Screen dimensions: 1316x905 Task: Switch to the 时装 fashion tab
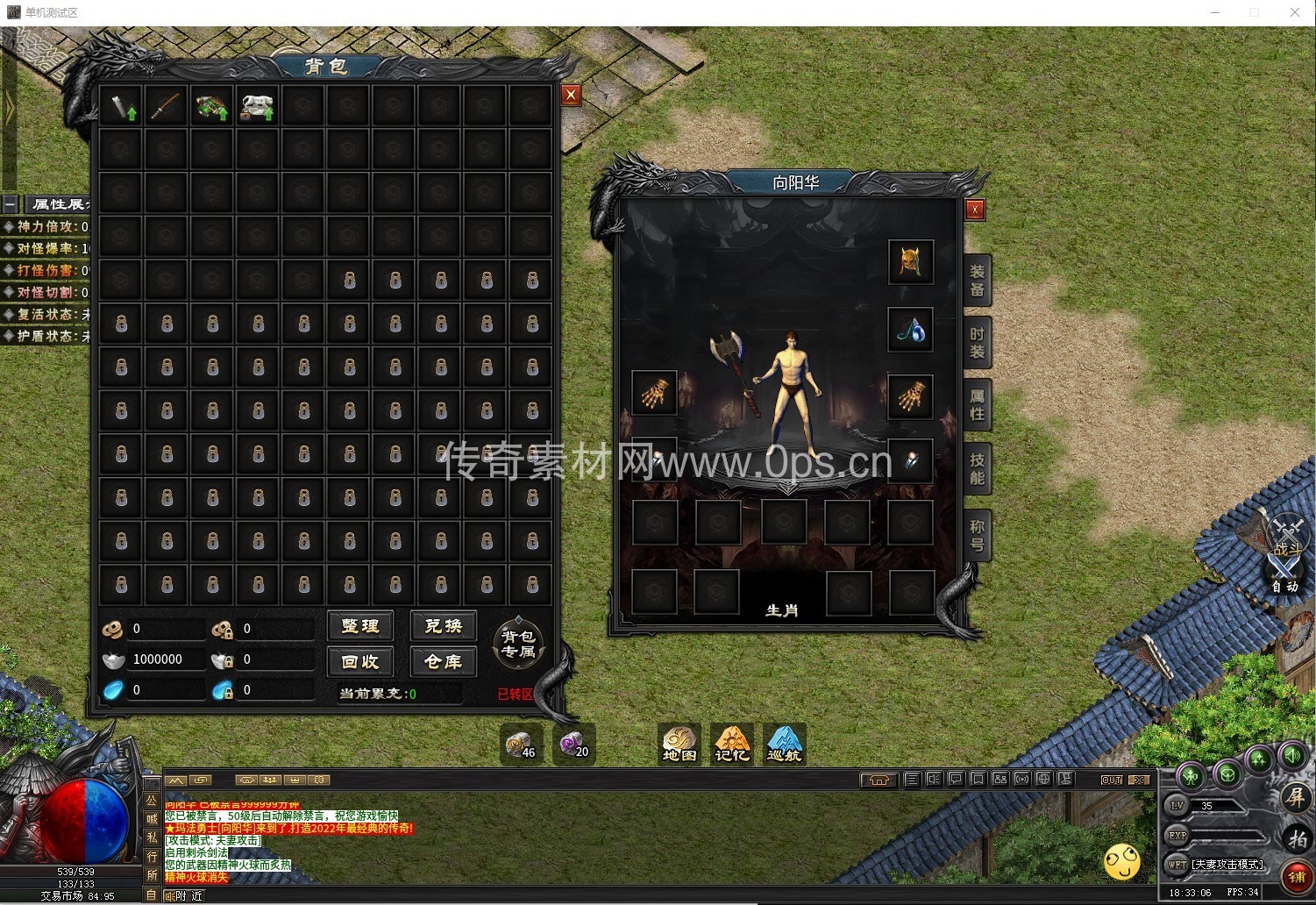point(977,343)
